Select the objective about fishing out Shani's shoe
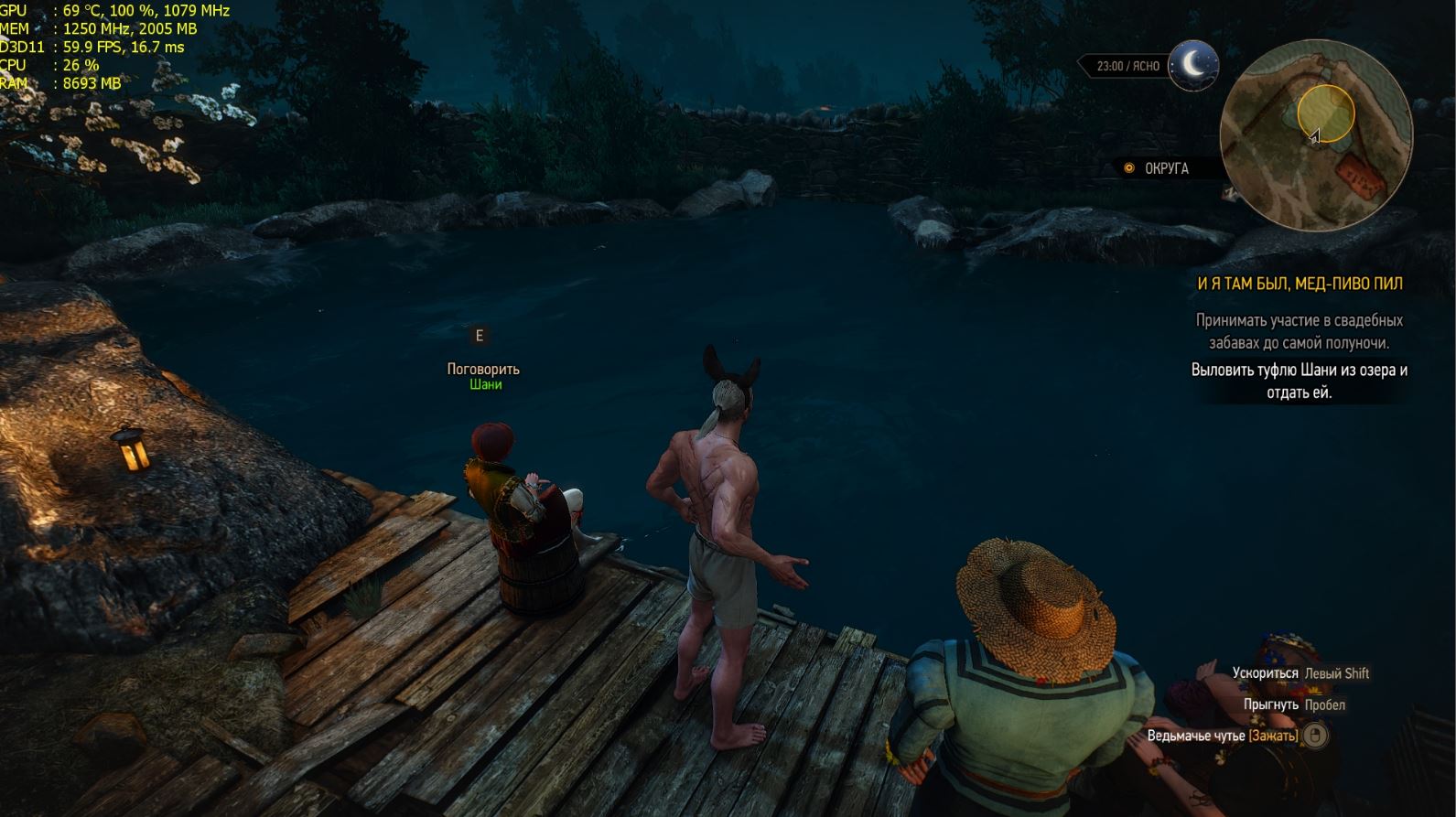The image size is (1456, 817). [x=1299, y=382]
